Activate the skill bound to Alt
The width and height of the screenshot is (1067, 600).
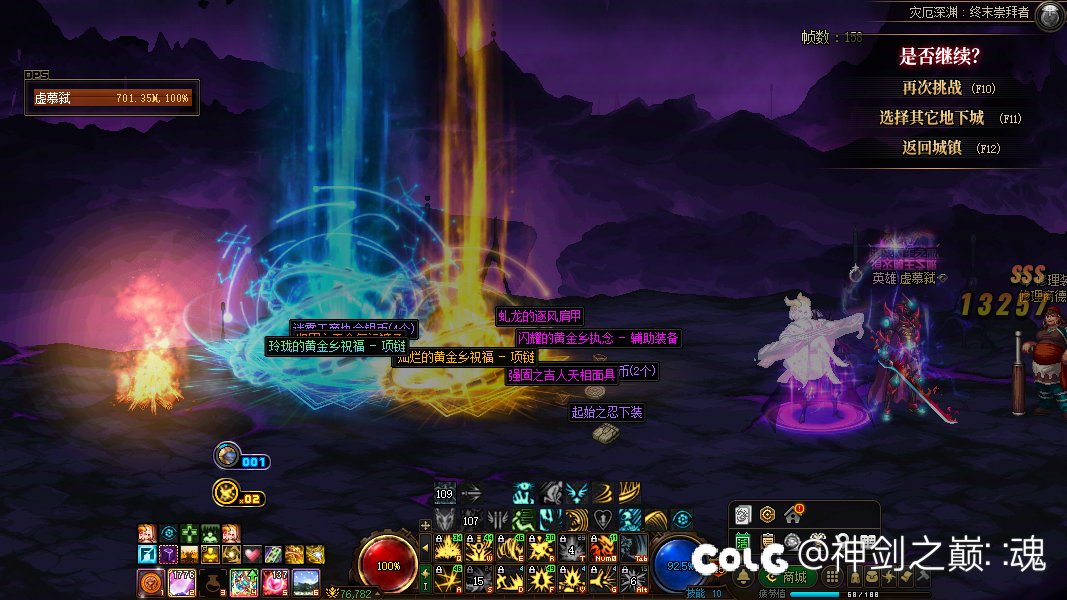click(633, 578)
